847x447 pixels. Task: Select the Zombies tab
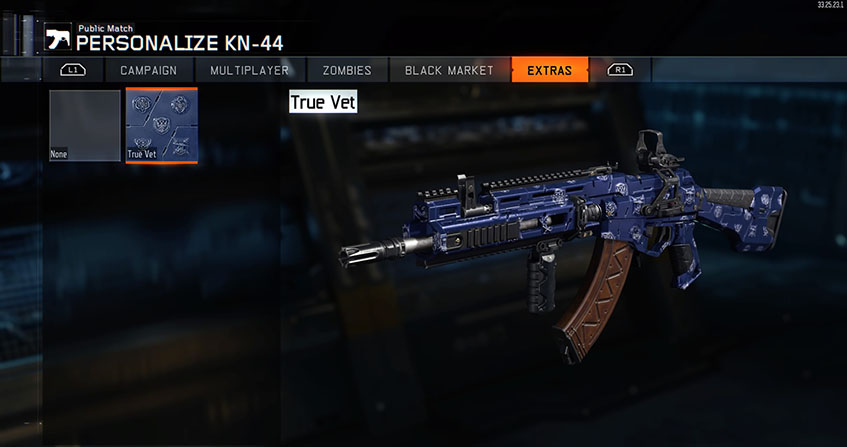347,70
